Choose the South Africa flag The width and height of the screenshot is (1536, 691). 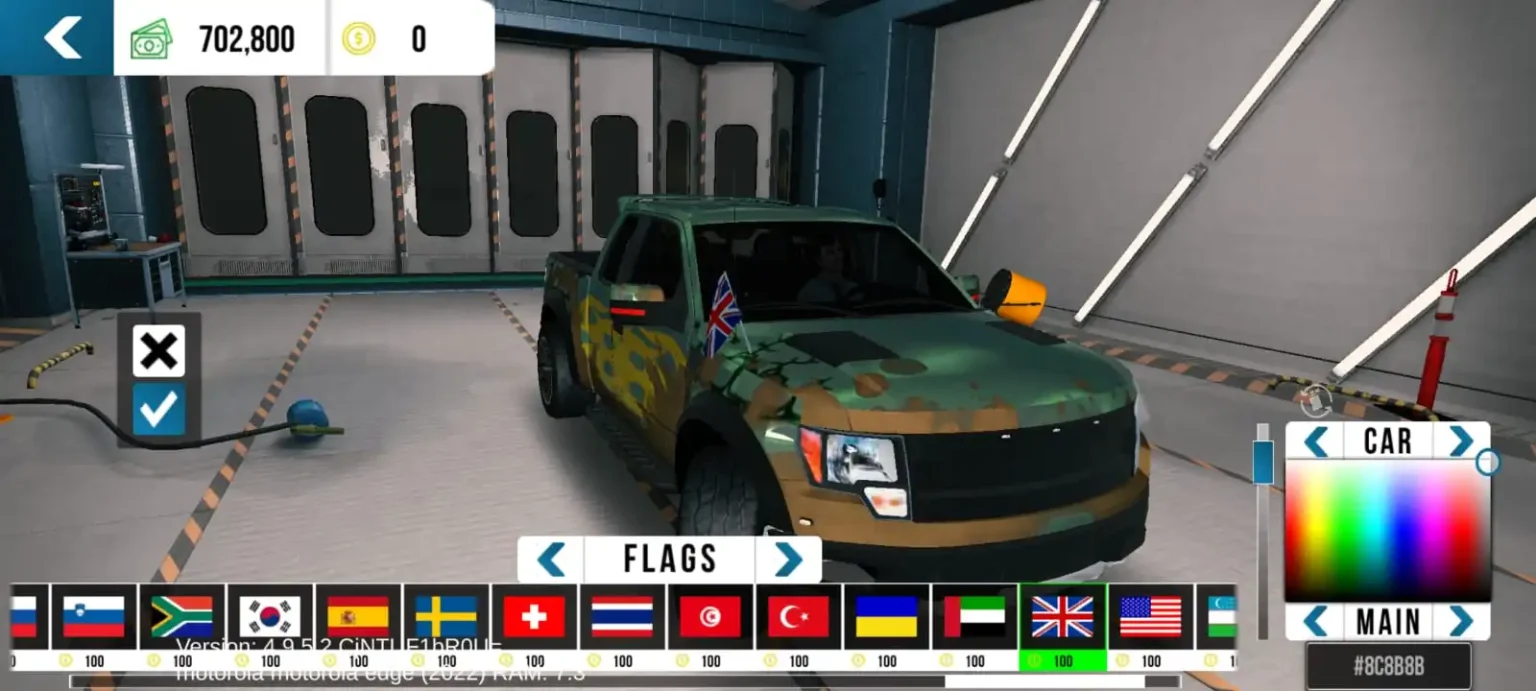[182, 617]
